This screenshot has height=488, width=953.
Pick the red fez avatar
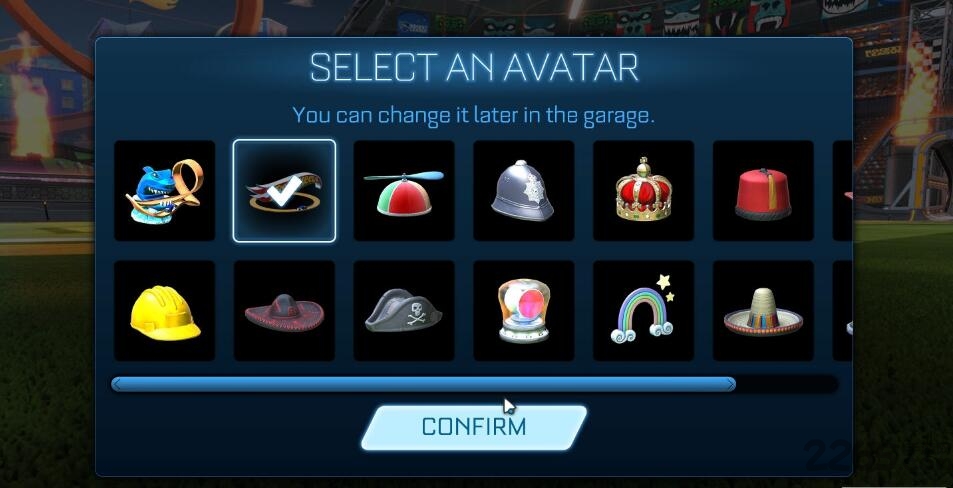coord(763,190)
